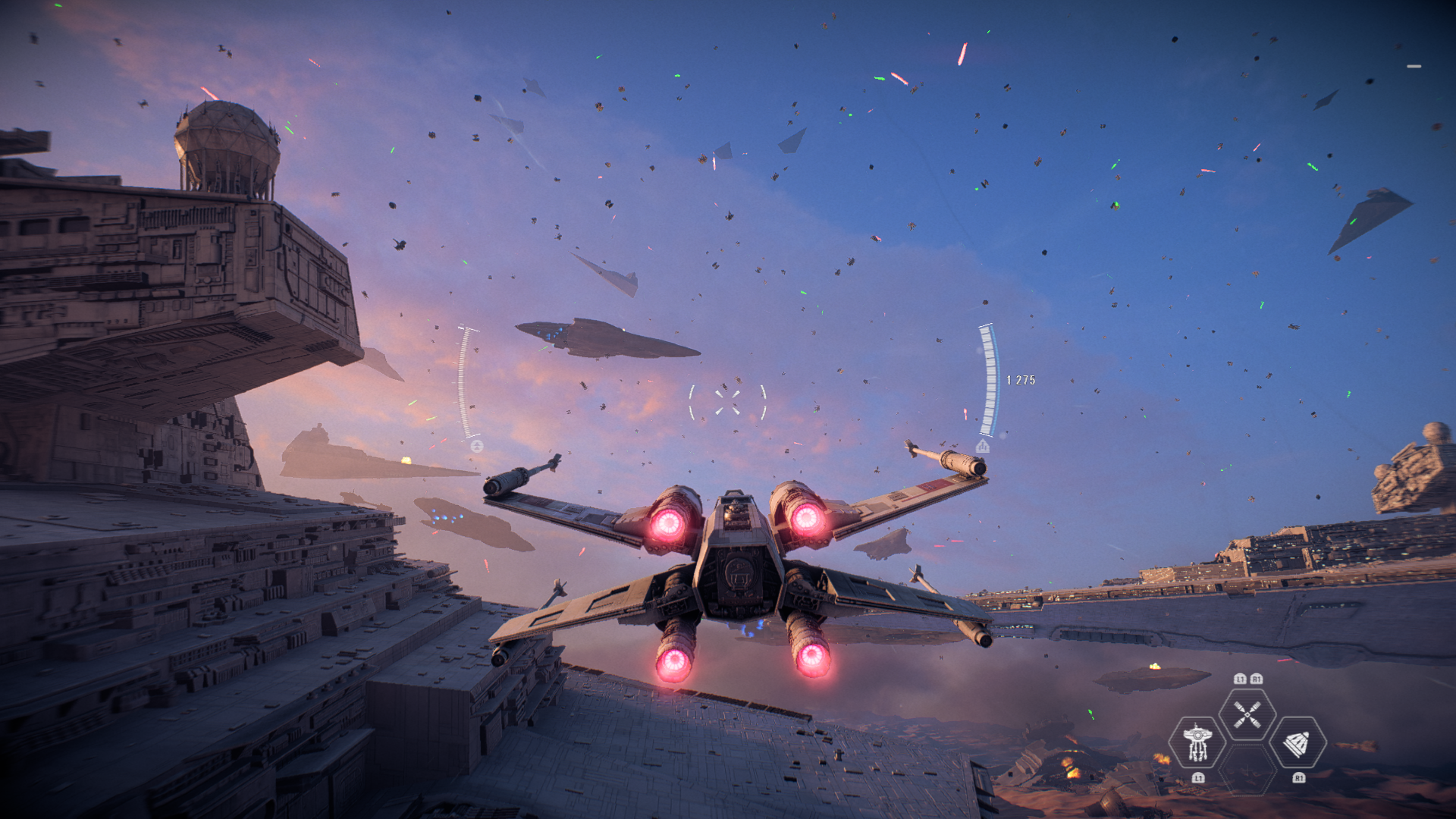Image resolution: width=1456 pixels, height=819 pixels.
Task: Activate the astromech droid repair ability
Action: [1197, 742]
